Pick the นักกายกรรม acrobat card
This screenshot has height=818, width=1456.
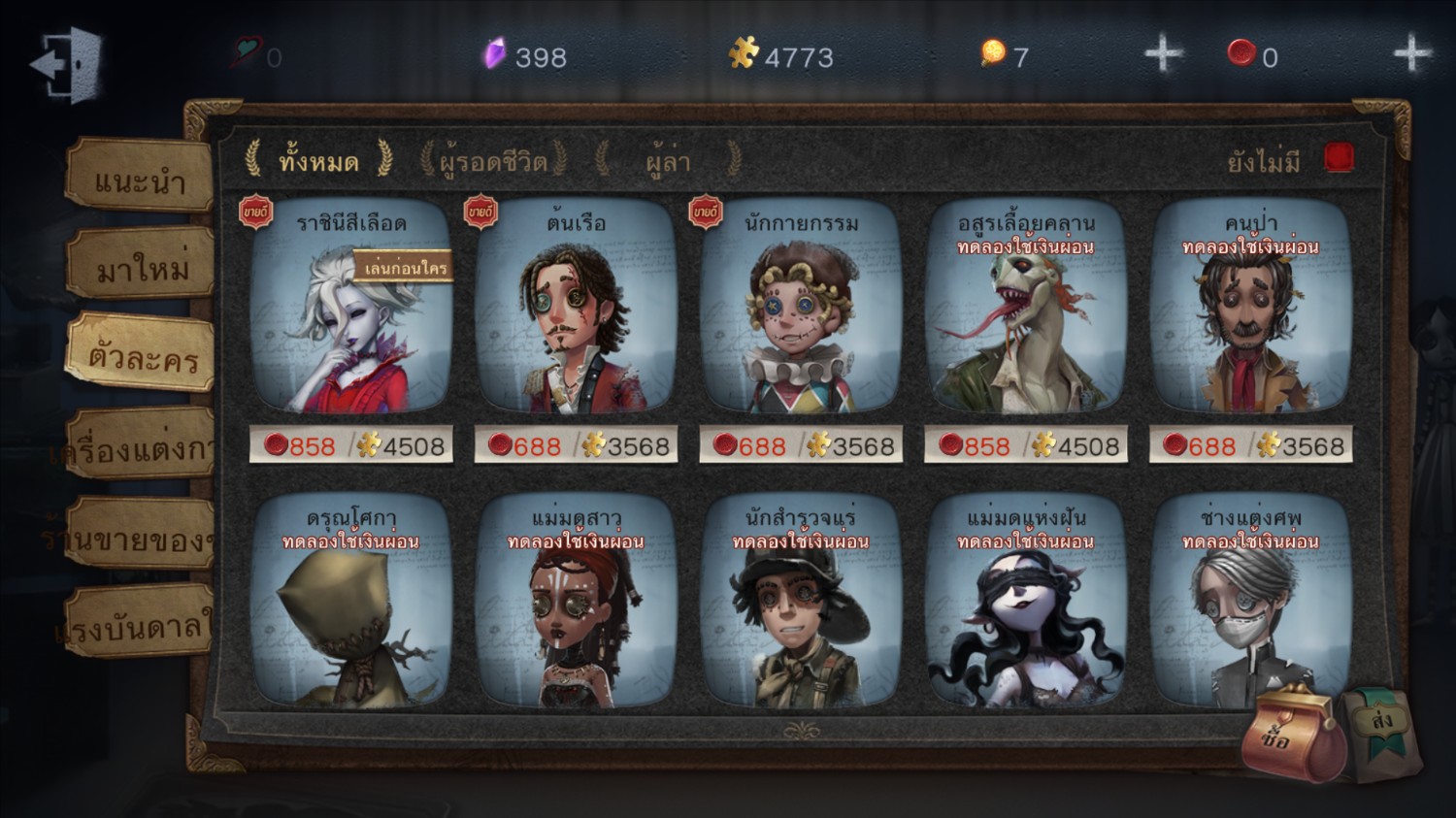click(x=801, y=311)
